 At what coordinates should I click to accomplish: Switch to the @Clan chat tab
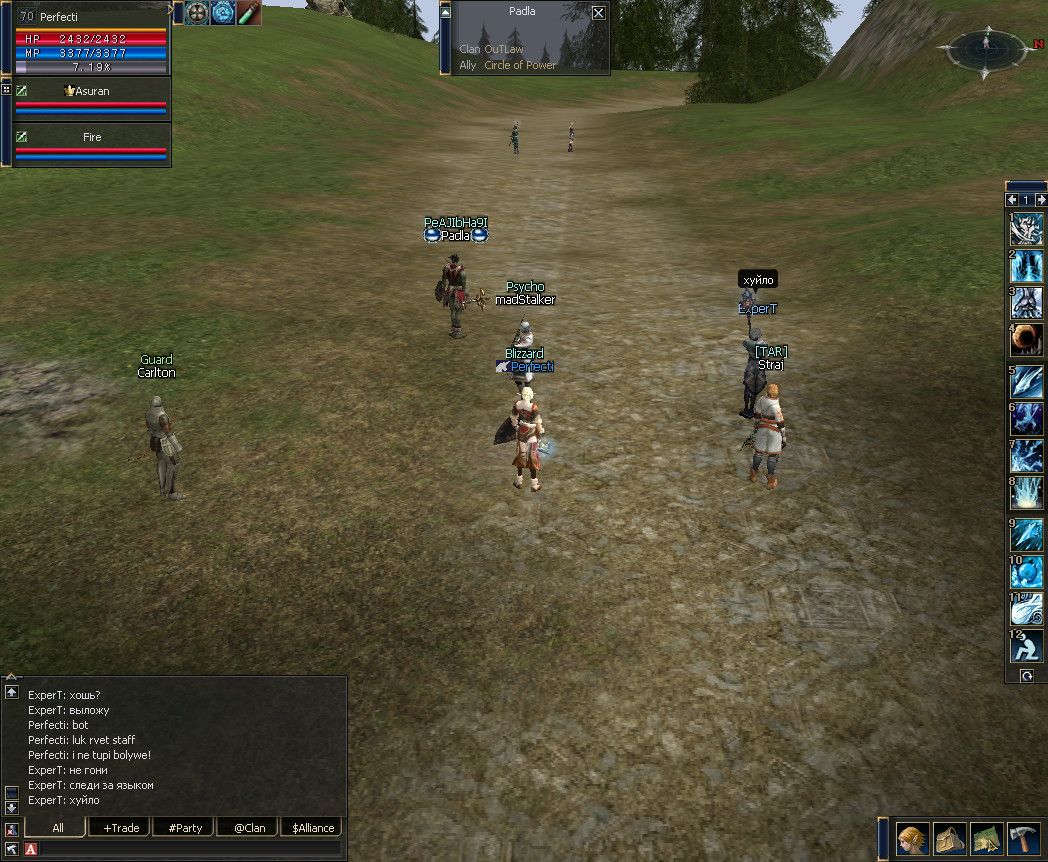[x=249, y=828]
